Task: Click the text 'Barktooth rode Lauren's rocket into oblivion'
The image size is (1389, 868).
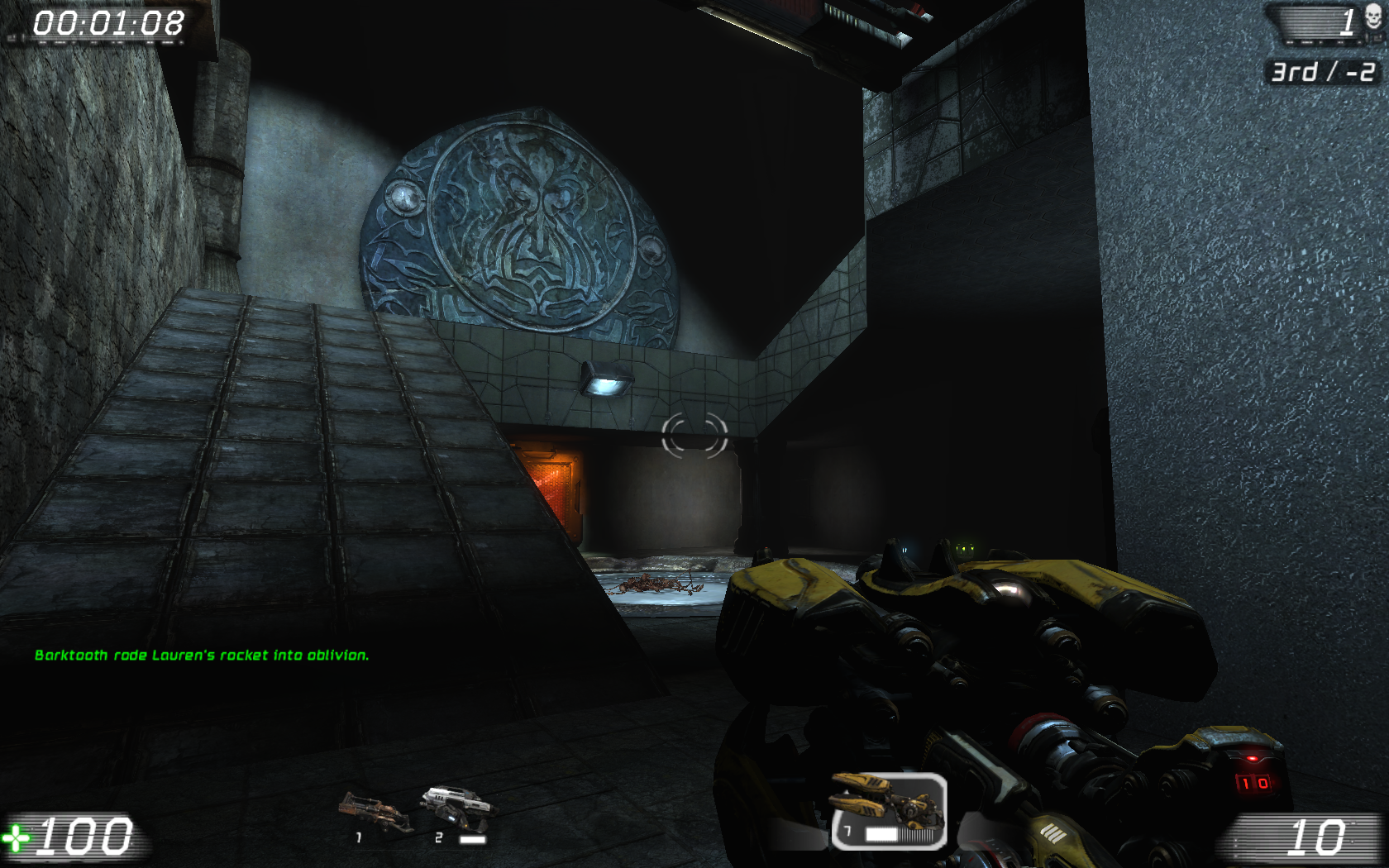Action: coord(203,655)
